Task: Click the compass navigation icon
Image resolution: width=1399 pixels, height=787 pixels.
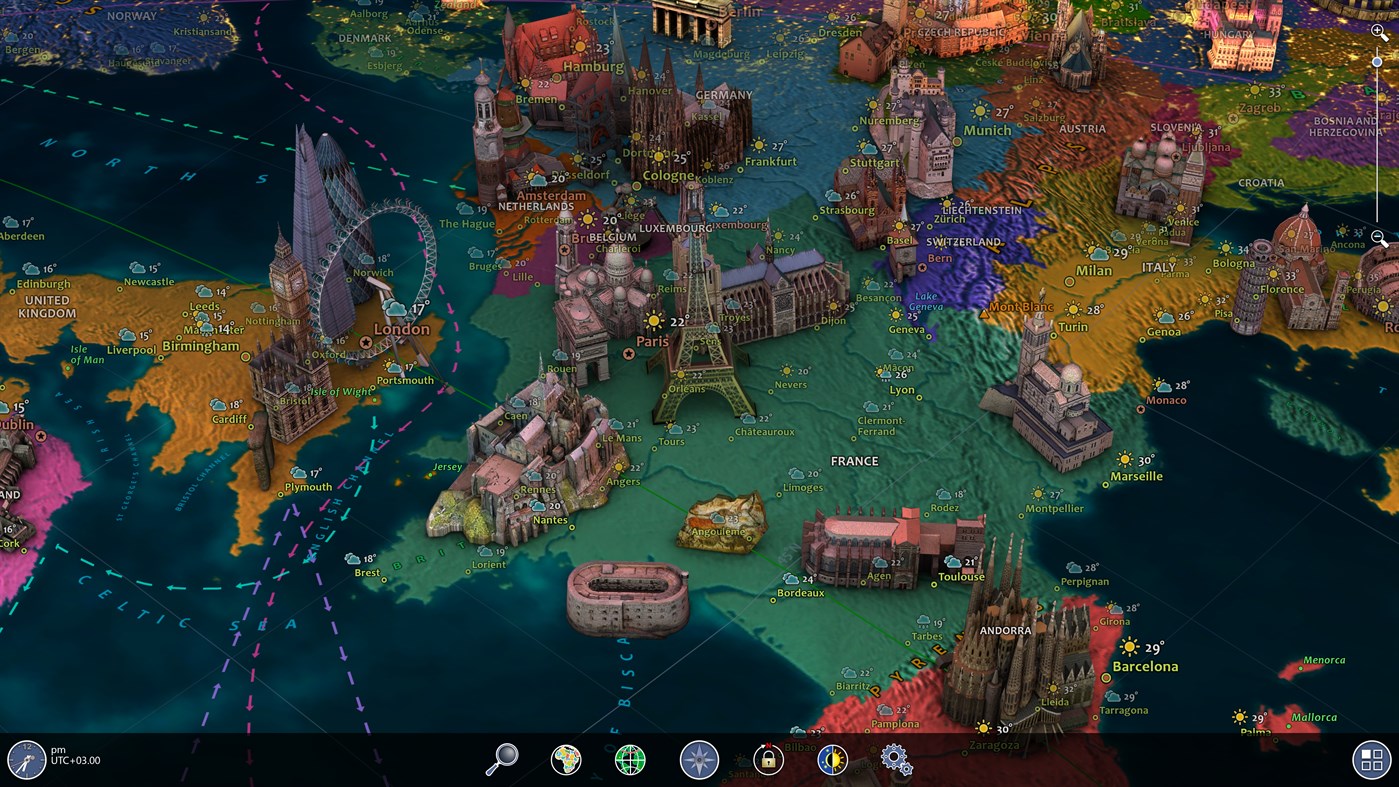Action: tap(698, 758)
